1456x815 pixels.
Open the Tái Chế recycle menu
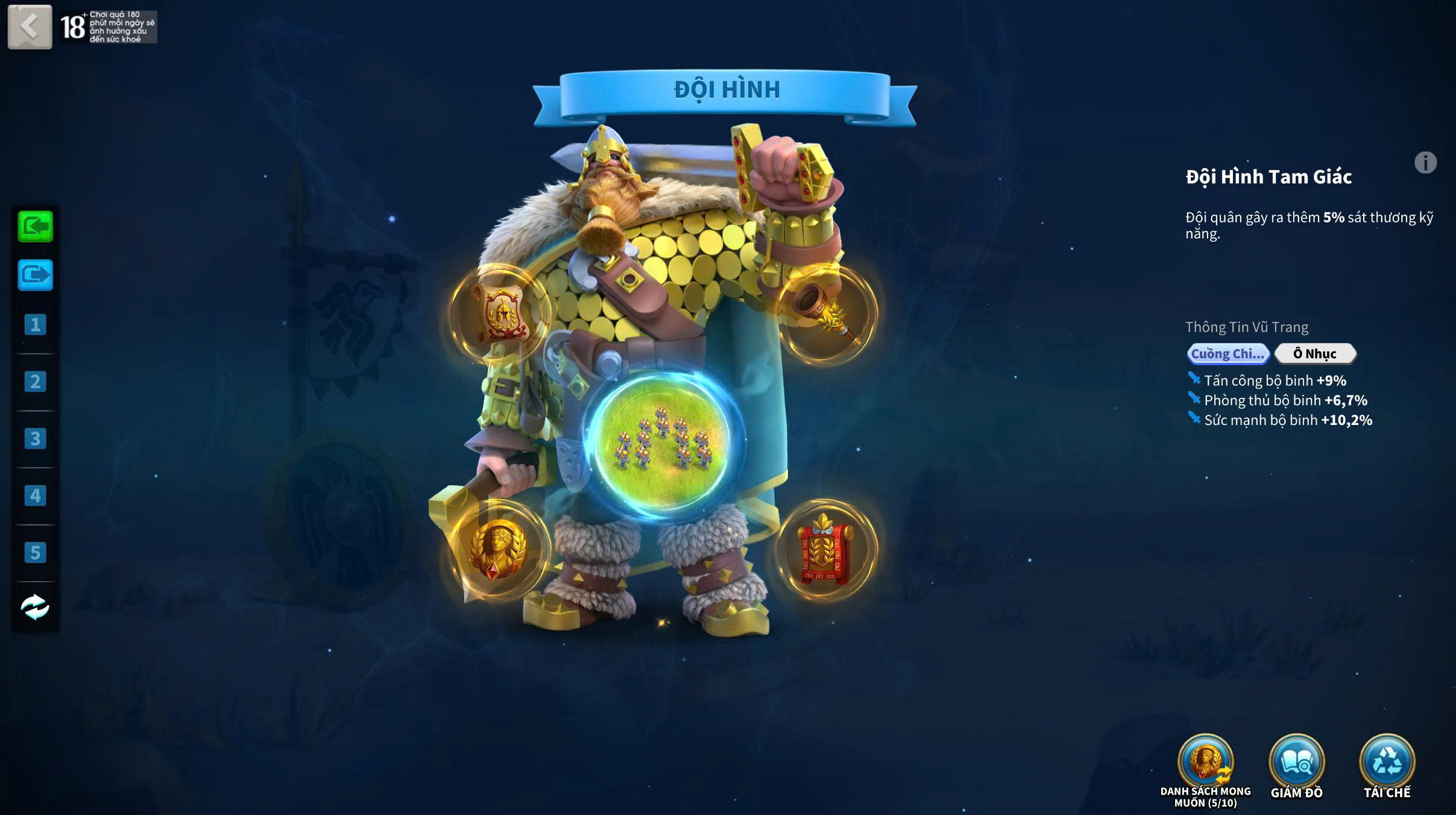click(1387, 763)
